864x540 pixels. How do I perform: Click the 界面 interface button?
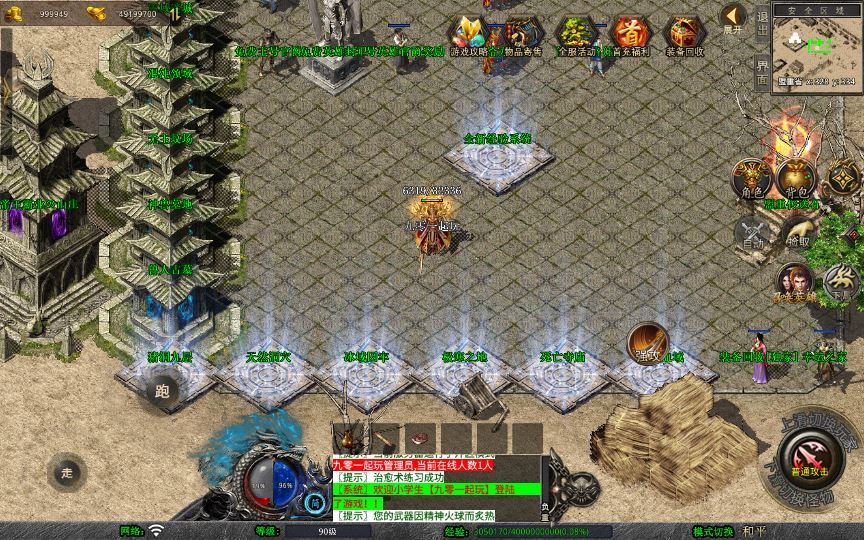coord(762,70)
